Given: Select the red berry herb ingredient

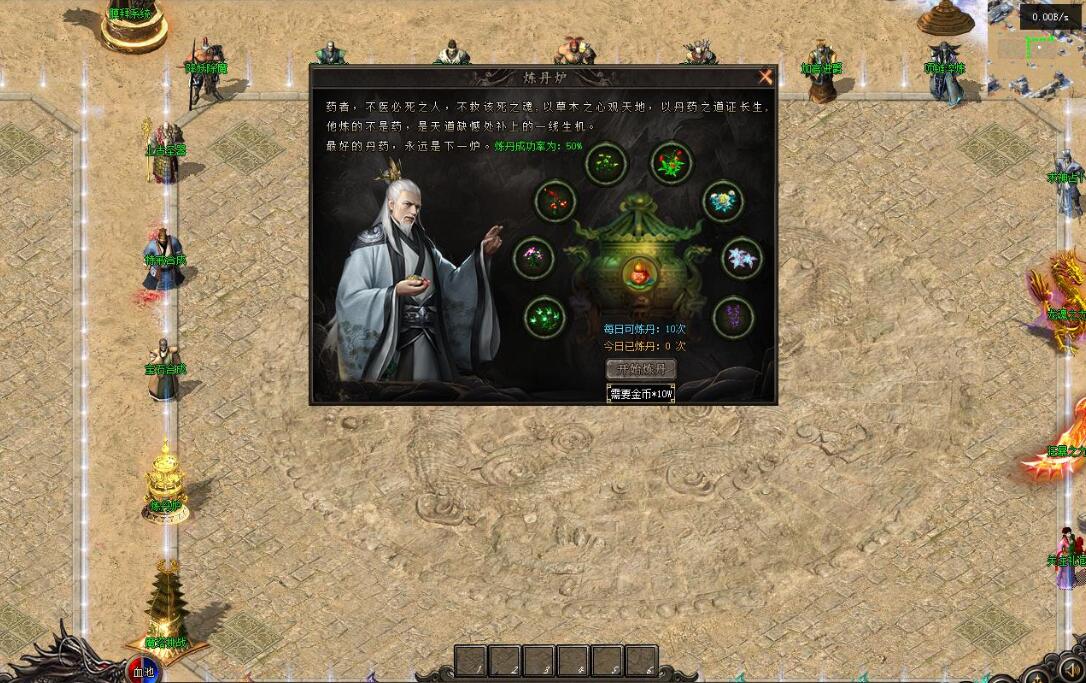Looking at the screenshot, I should click(555, 201).
